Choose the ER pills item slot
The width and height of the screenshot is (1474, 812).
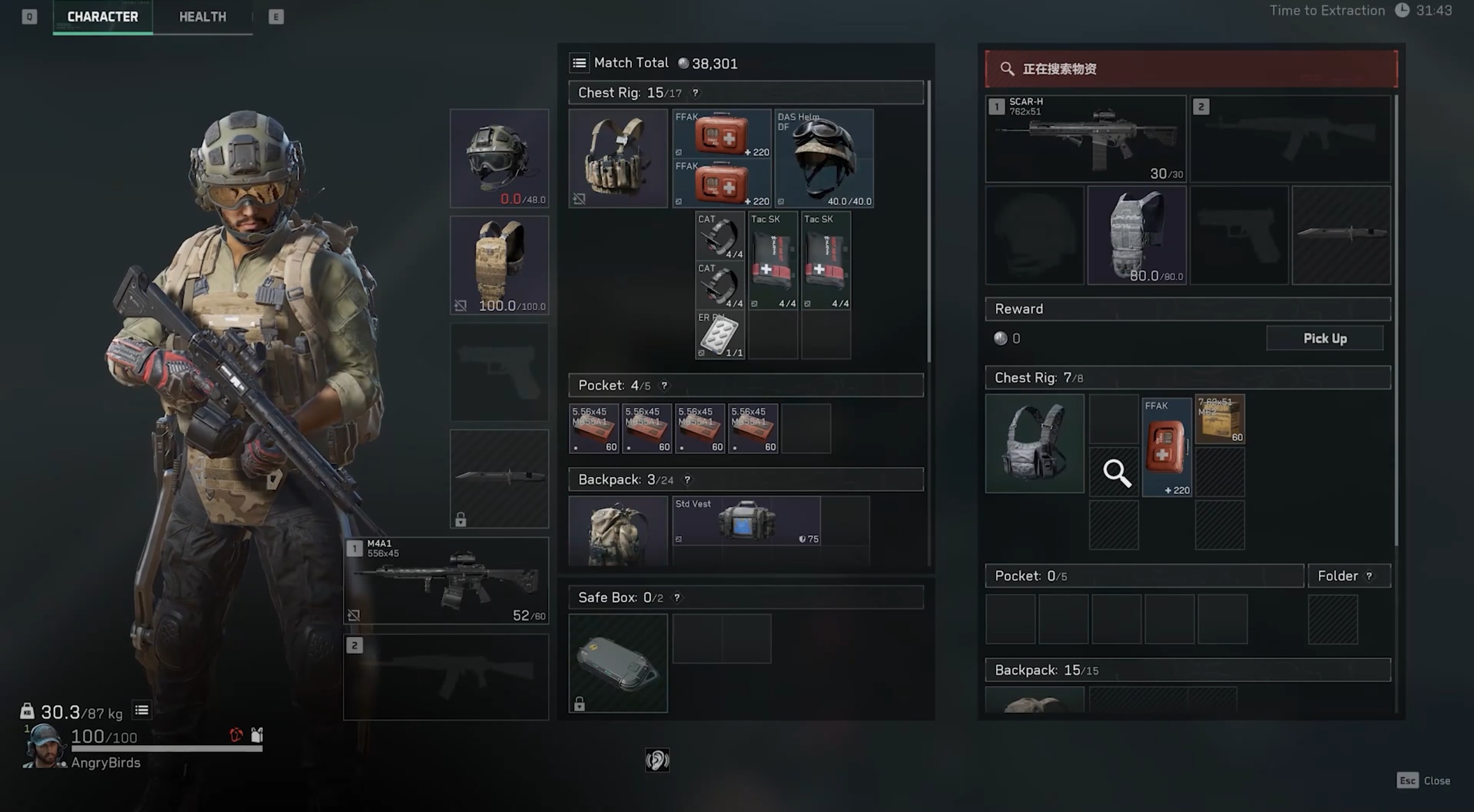click(x=719, y=335)
